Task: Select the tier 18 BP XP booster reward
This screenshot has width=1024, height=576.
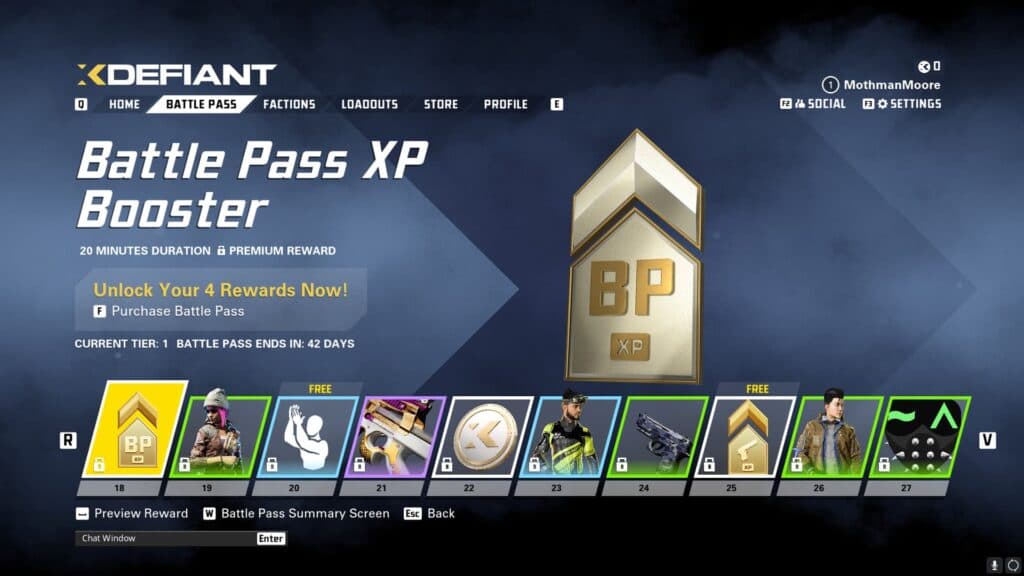Action: (134, 435)
